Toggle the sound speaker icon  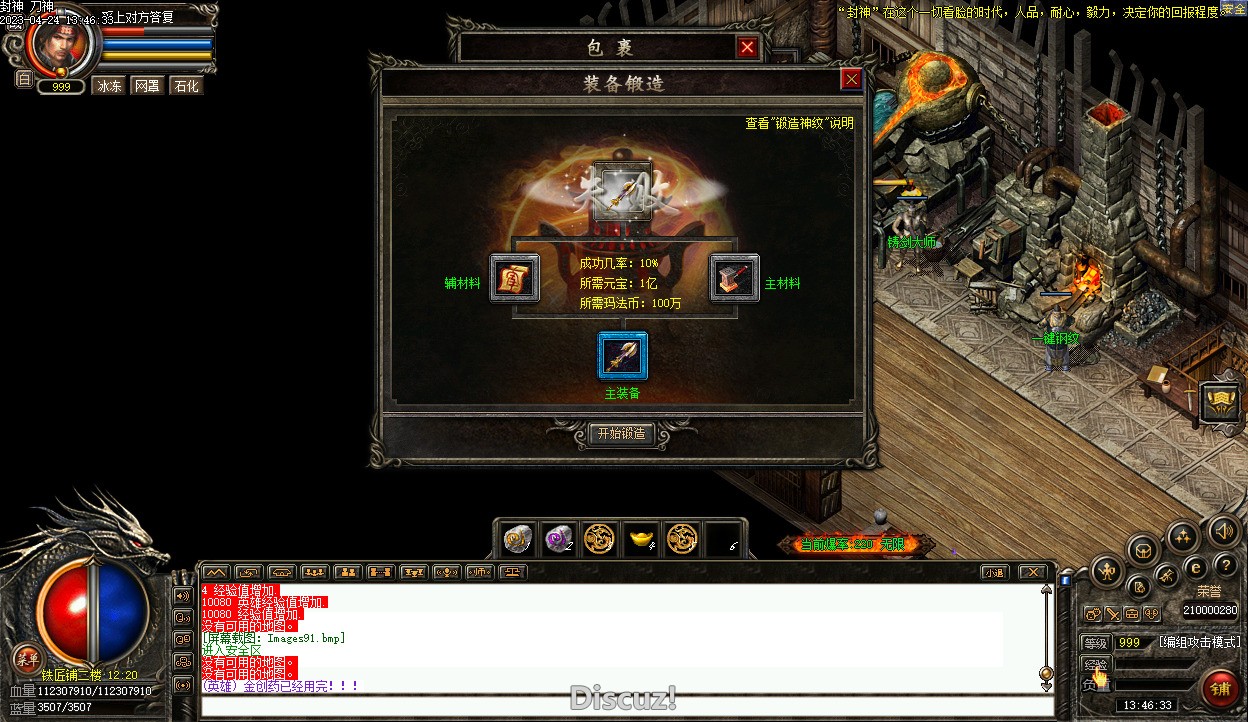tap(1223, 530)
